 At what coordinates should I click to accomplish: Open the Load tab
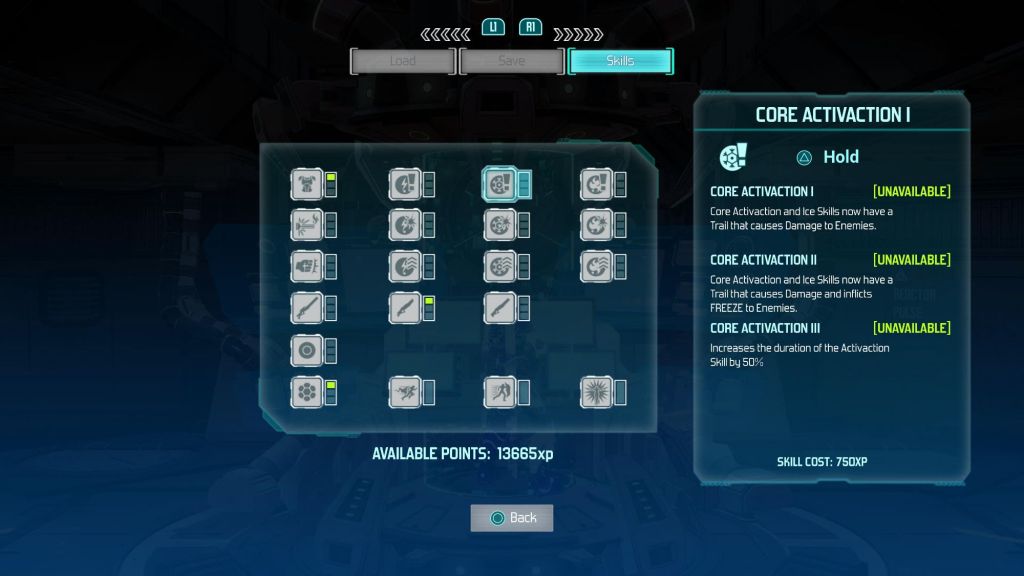coord(402,61)
